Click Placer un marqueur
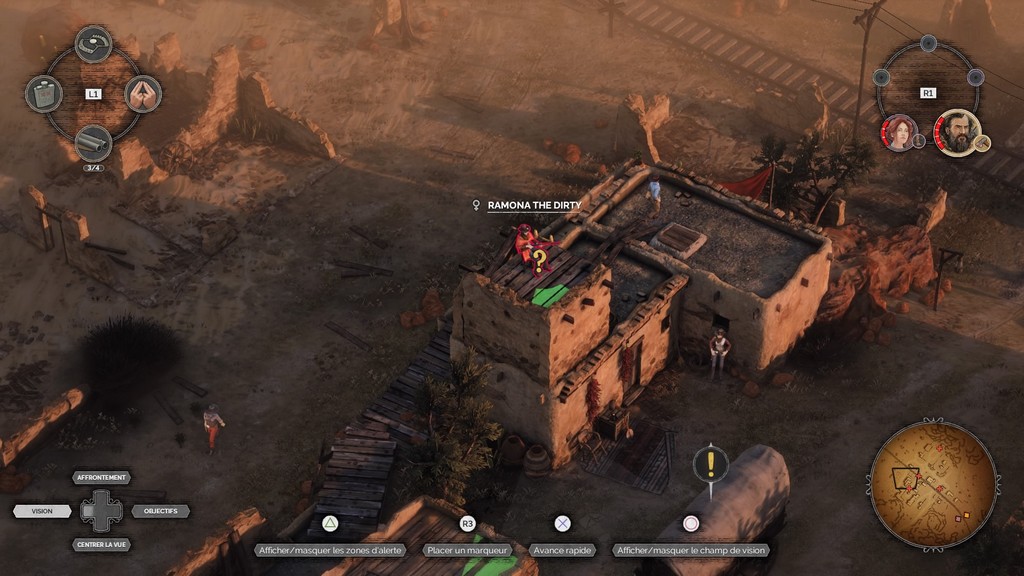This screenshot has width=1024, height=576. click(x=467, y=550)
